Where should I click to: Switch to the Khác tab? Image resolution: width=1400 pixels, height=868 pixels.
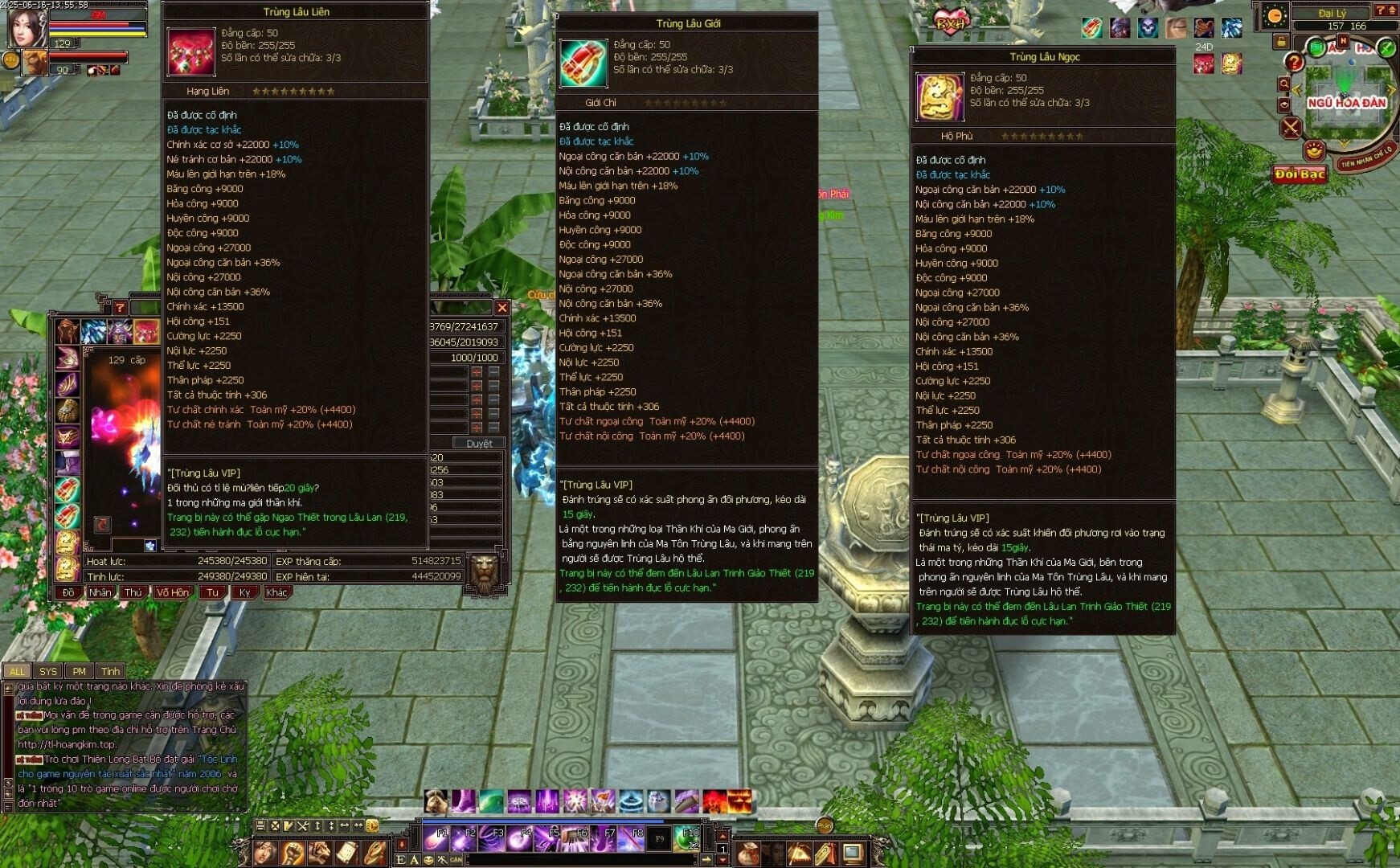click(x=277, y=592)
